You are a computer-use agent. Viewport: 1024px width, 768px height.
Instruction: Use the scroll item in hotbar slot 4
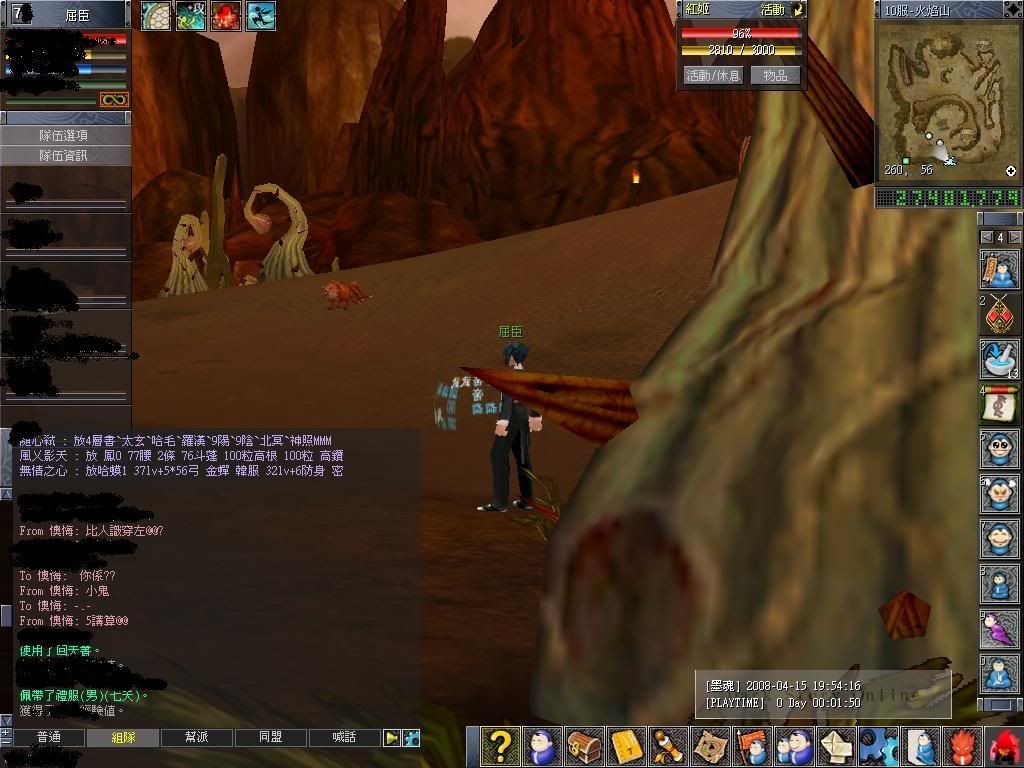(999, 404)
